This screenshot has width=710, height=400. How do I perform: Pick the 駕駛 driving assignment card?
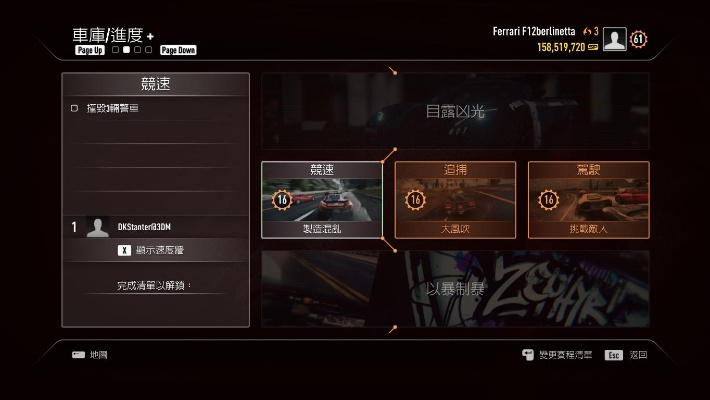588,199
